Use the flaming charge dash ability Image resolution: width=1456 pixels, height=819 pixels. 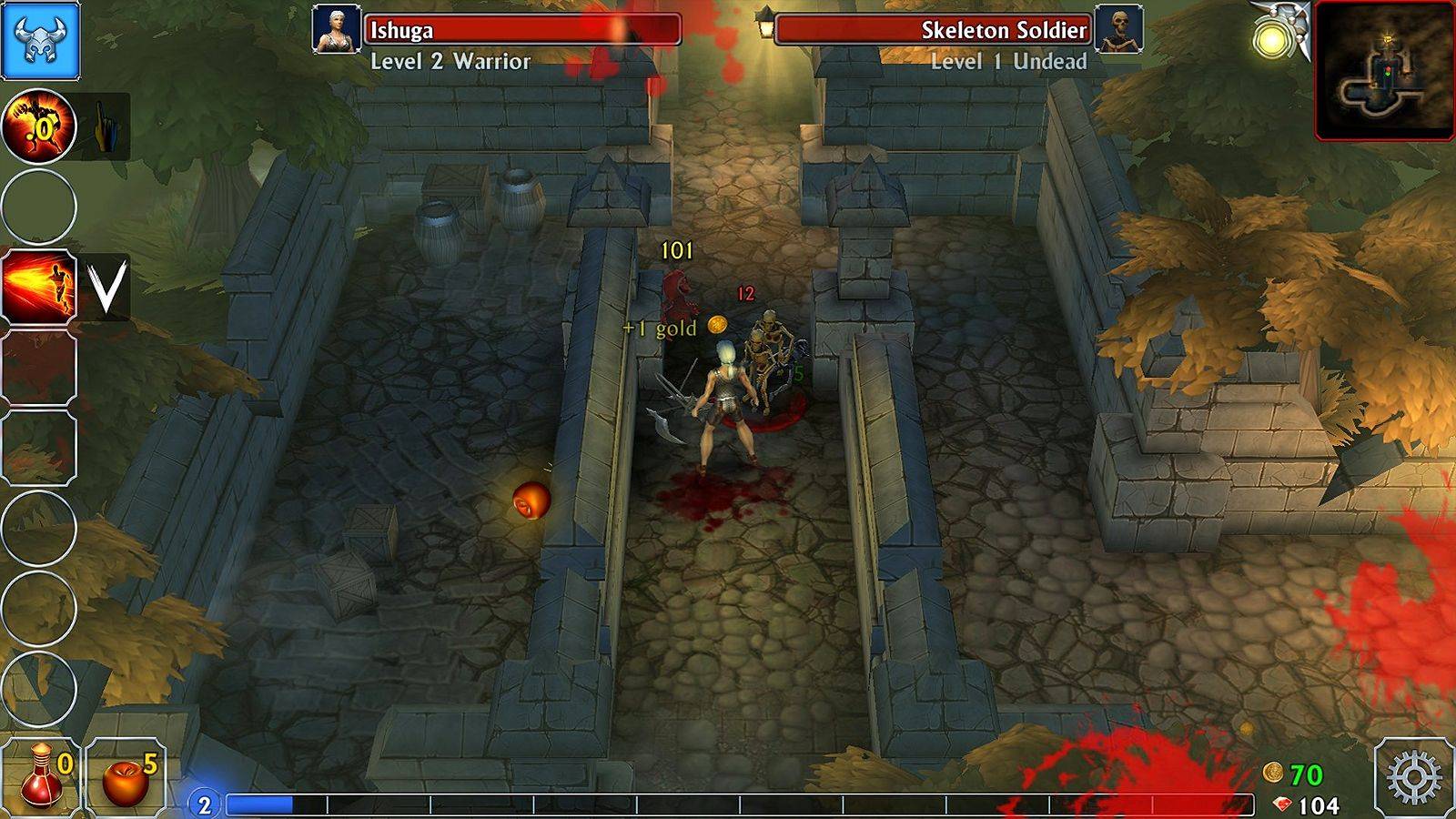[x=38, y=287]
